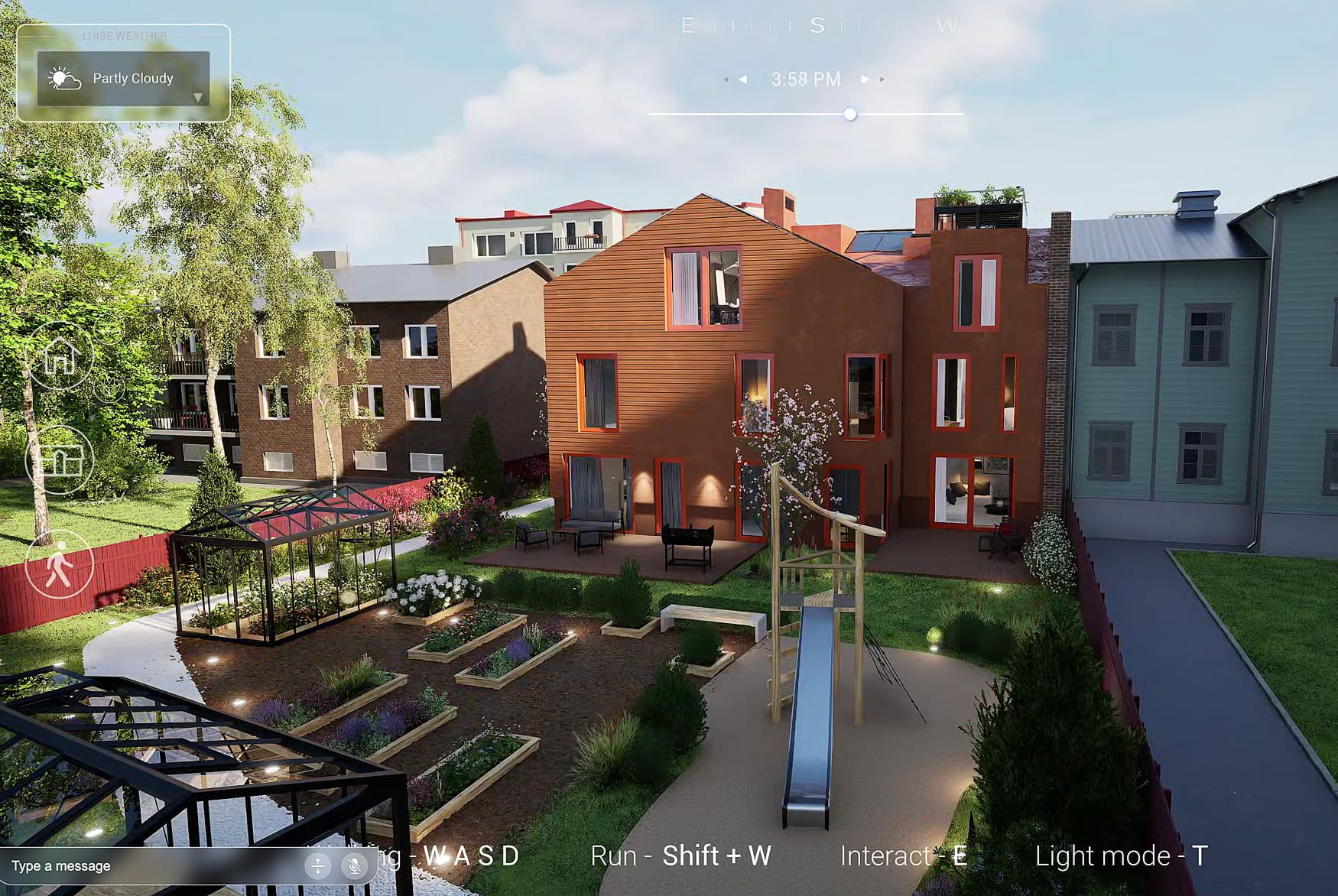Select the house icon button
This screenshot has height=896, width=1338.
tap(60, 356)
